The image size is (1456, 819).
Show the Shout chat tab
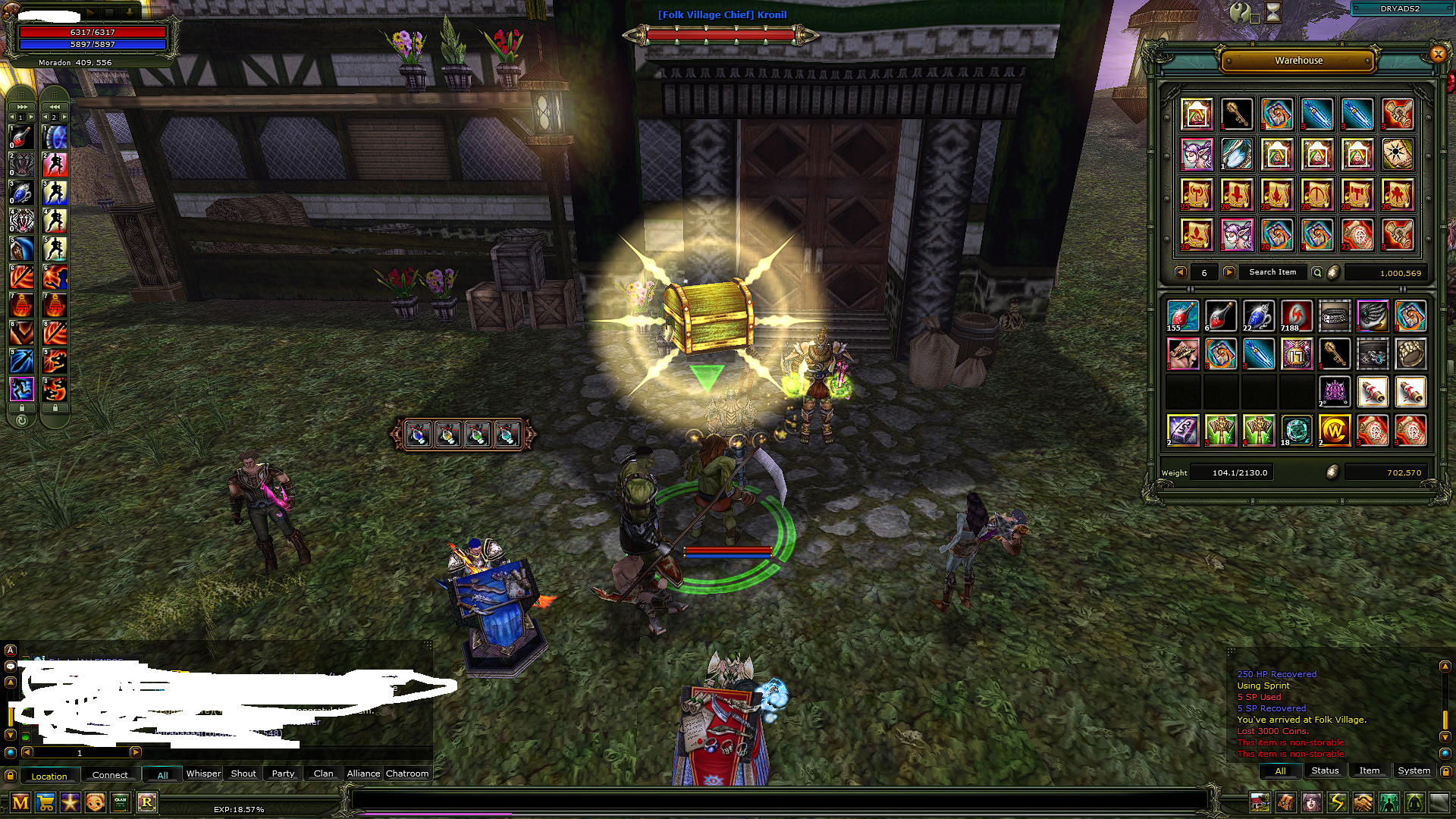243,773
